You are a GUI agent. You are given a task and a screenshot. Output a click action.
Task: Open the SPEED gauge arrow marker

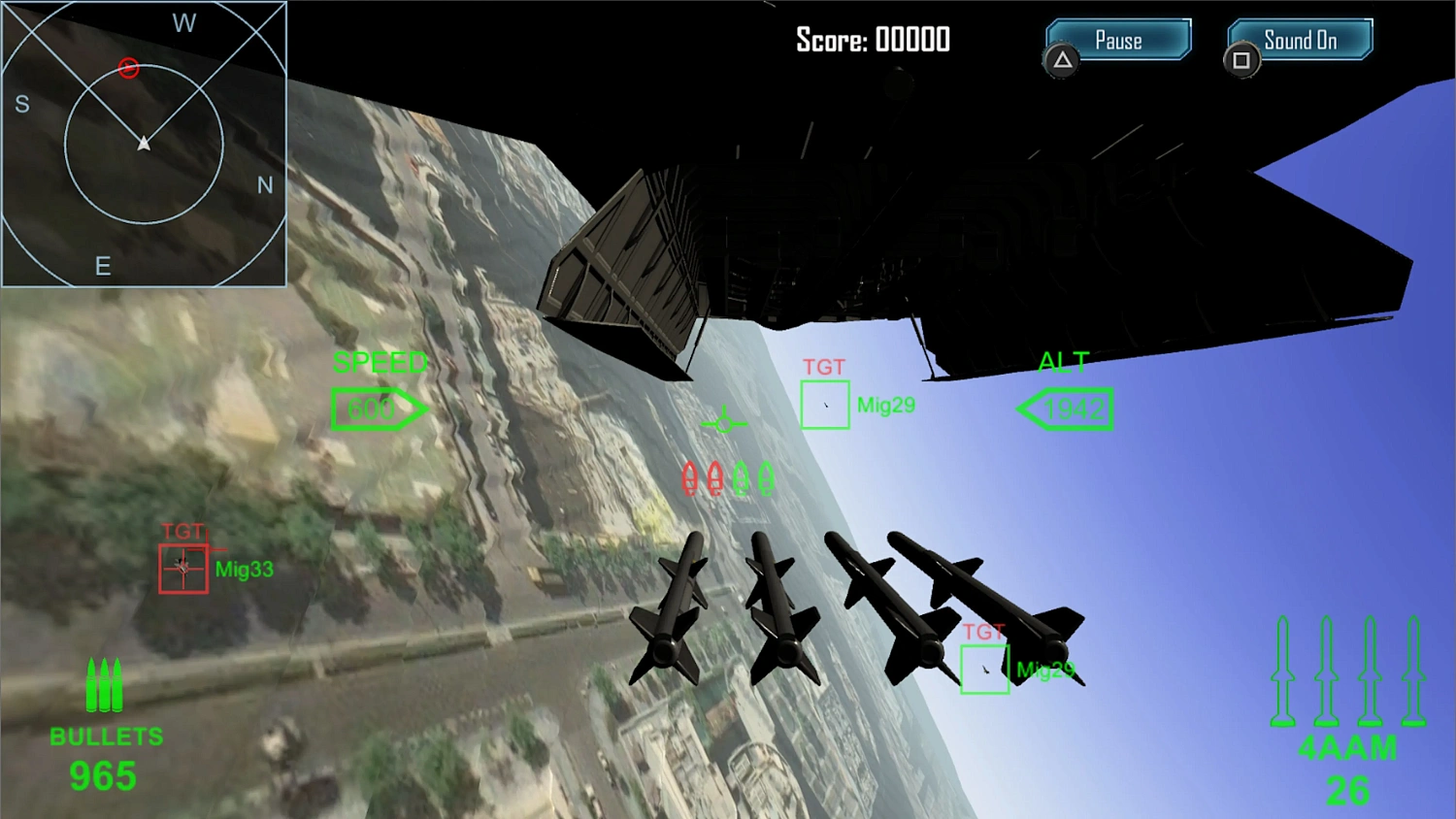(x=381, y=409)
